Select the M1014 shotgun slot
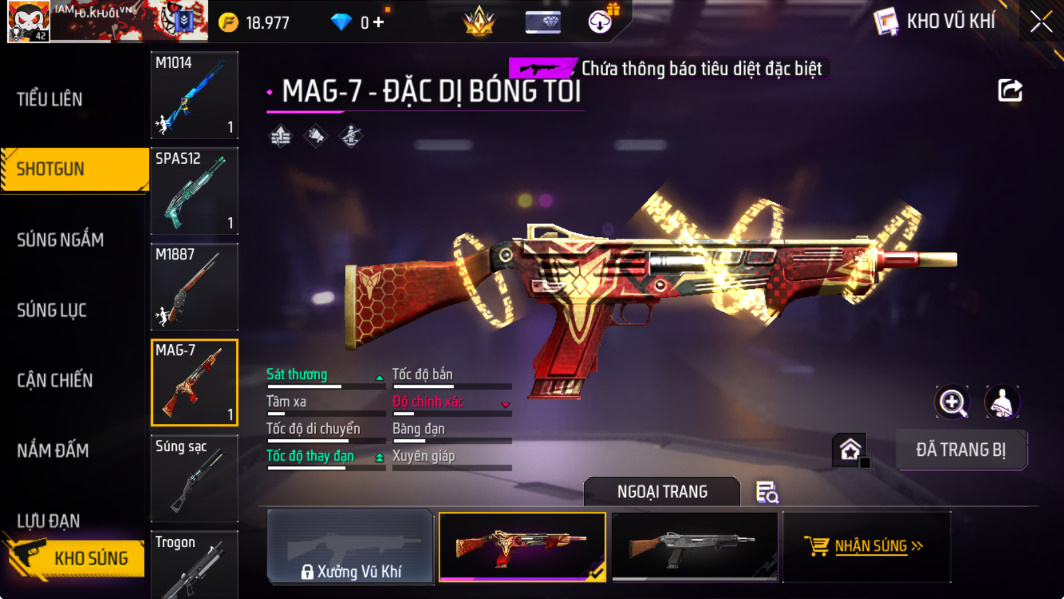The image size is (1064, 599). (x=194, y=95)
